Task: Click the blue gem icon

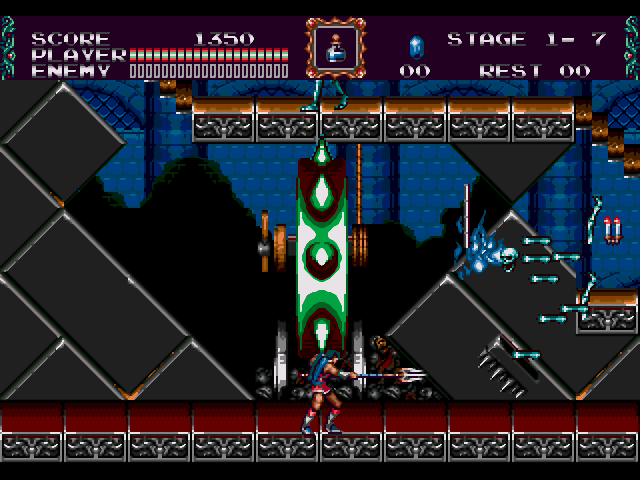Action: coord(416,46)
